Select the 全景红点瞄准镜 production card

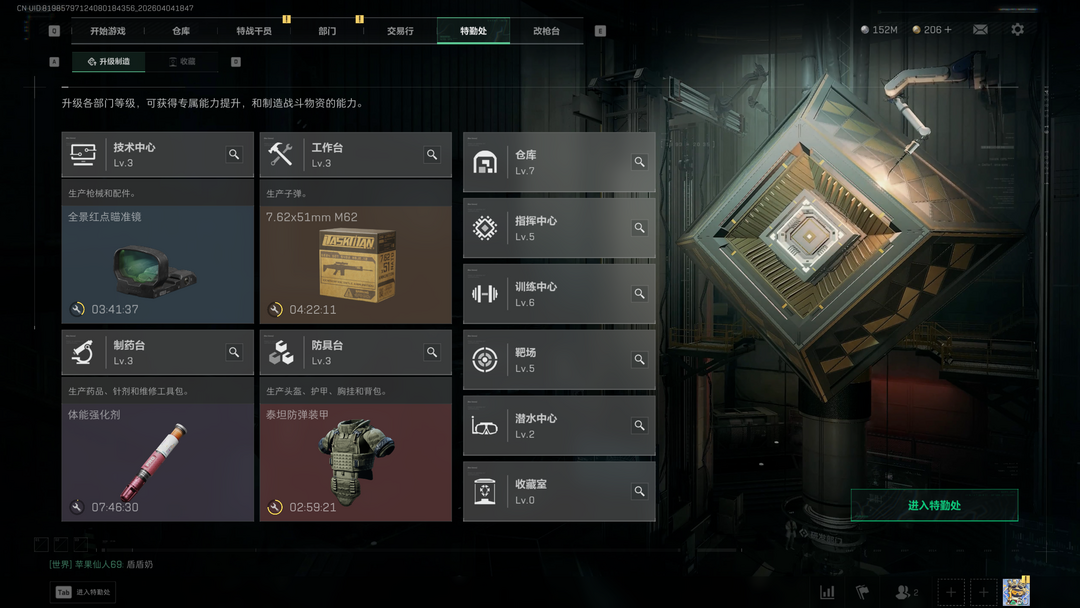click(x=158, y=264)
